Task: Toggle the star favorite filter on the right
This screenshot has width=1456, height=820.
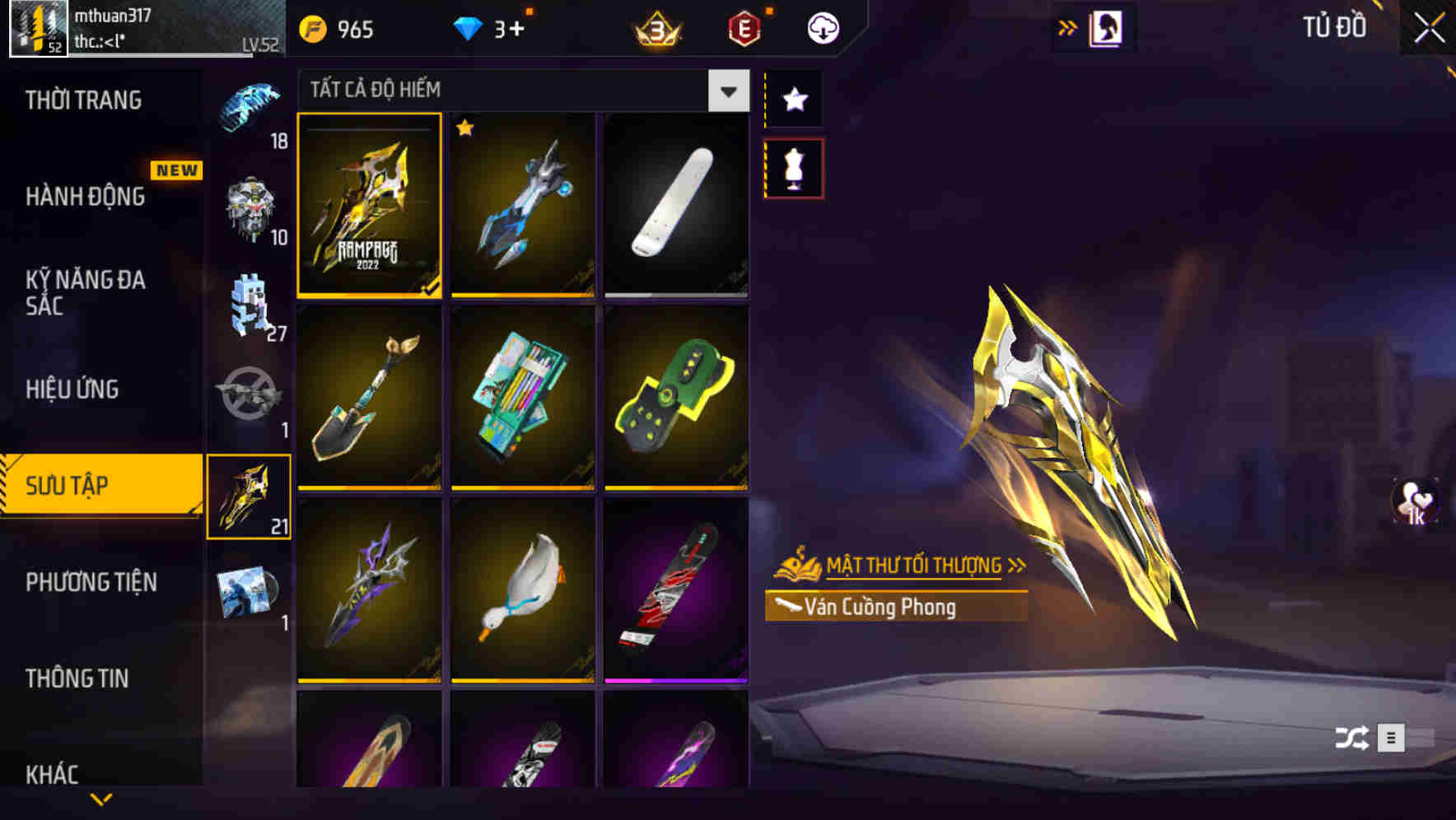Action: click(x=793, y=99)
